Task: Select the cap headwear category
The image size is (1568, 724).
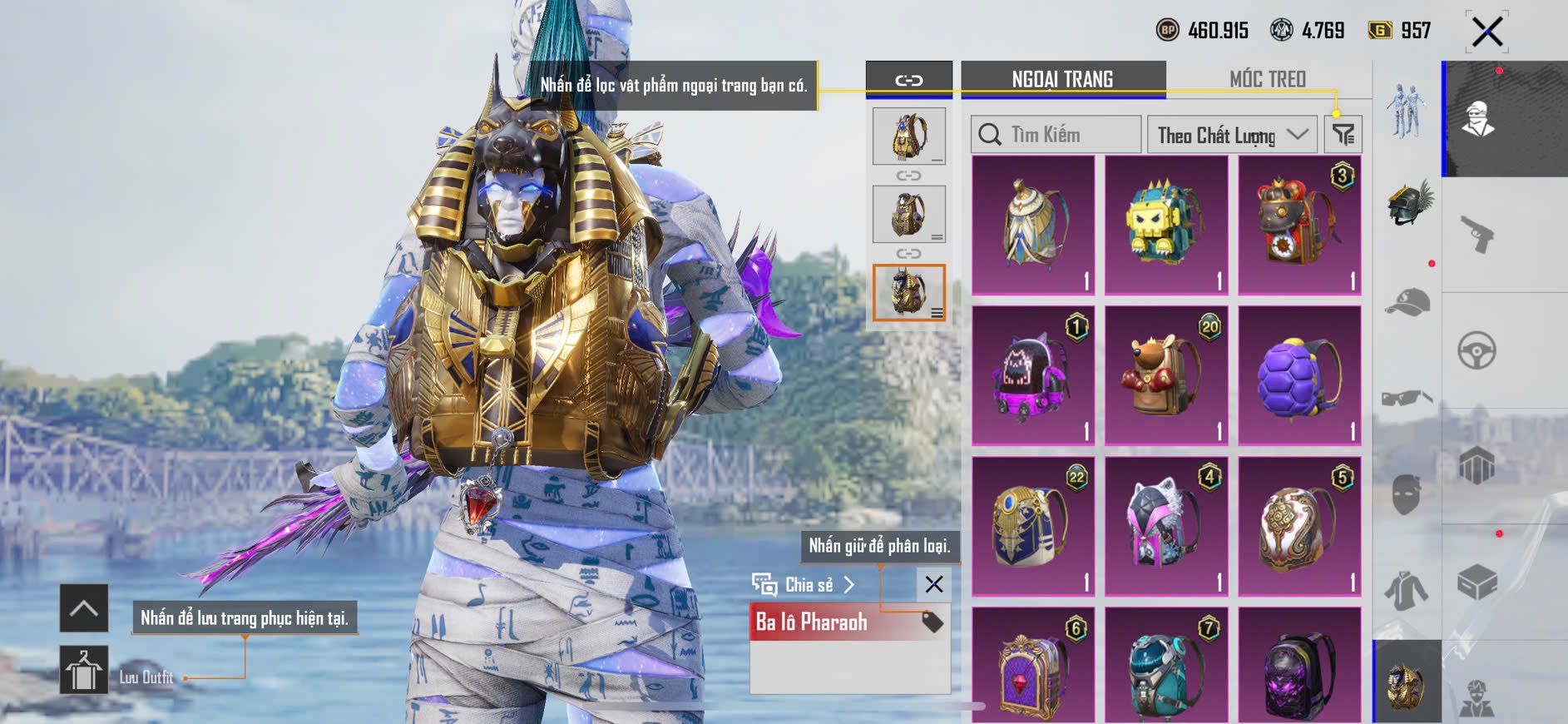Action: click(x=1407, y=302)
